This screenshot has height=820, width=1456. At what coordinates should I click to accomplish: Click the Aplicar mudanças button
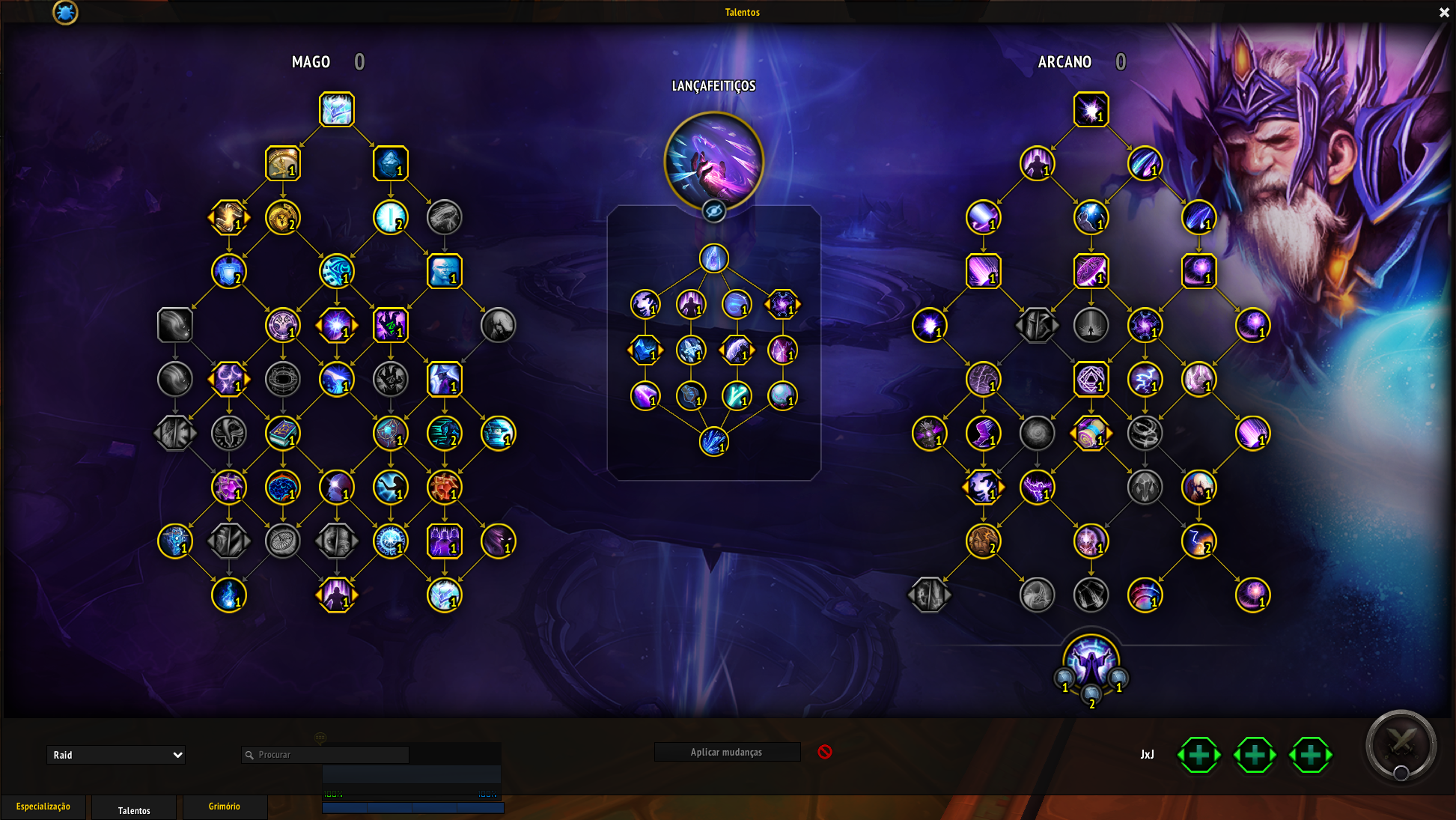727,752
